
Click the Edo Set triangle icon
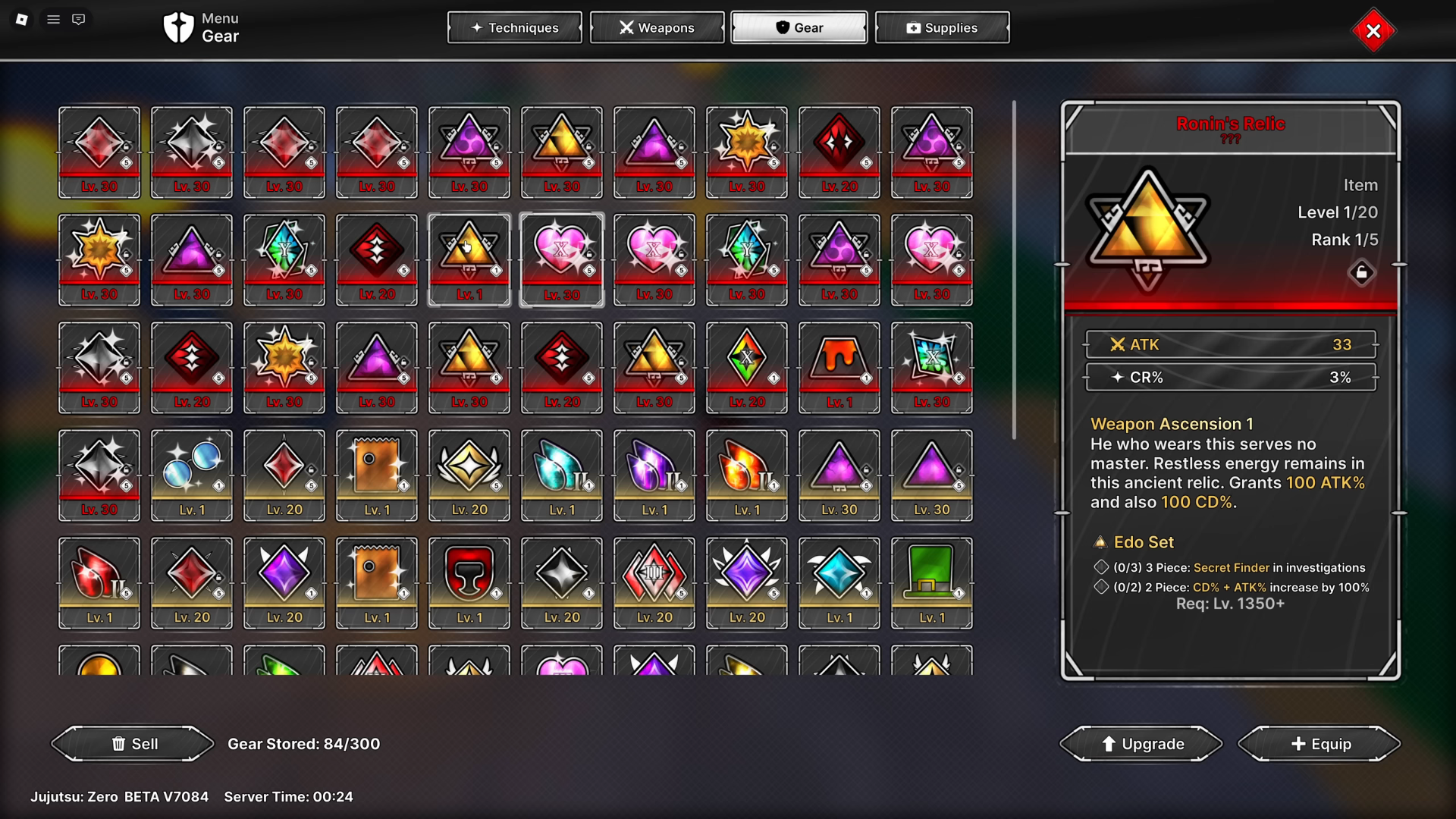pyautogui.click(x=1101, y=541)
